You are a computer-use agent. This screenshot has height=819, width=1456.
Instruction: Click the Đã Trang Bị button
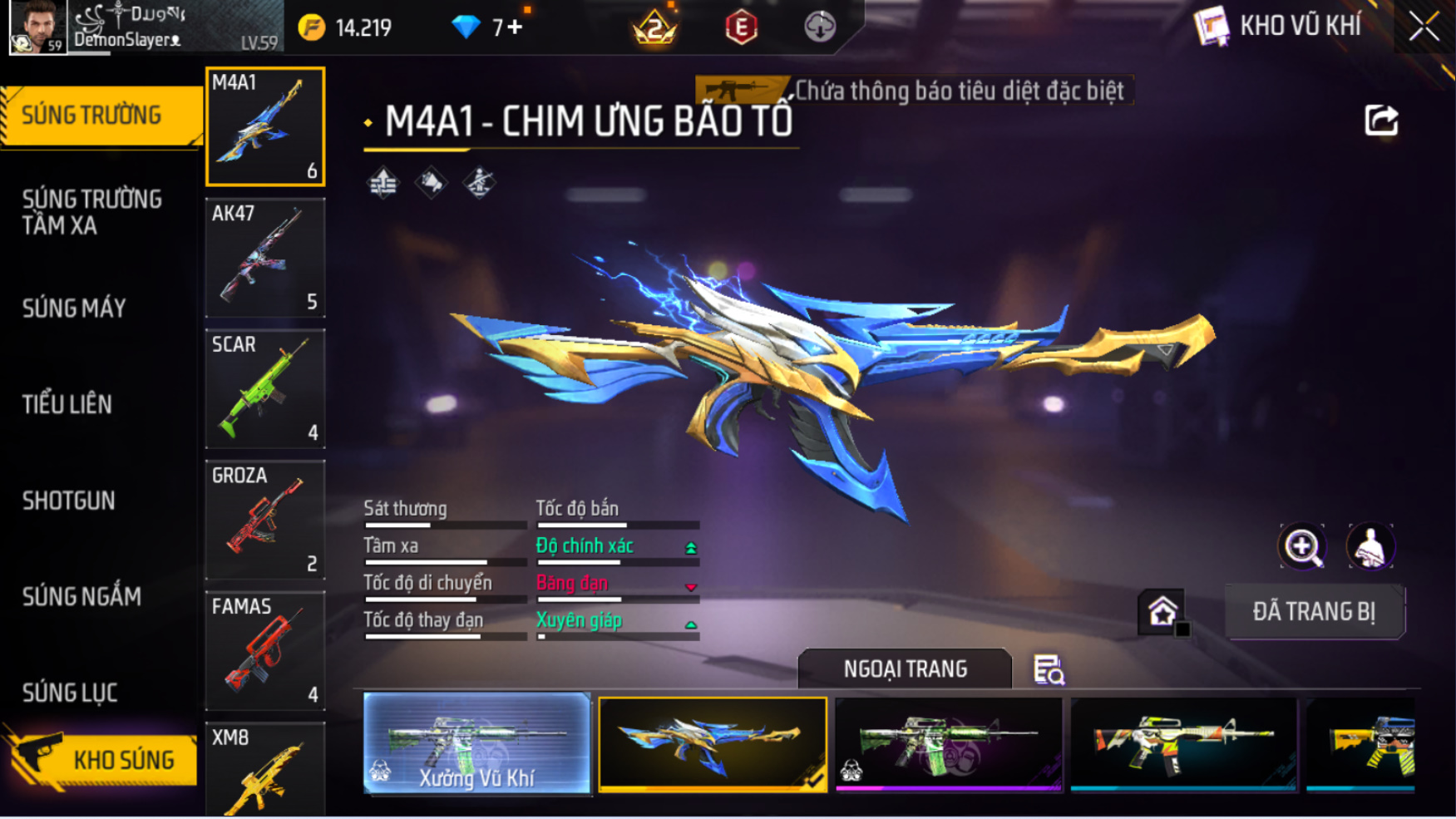tap(1314, 612)
